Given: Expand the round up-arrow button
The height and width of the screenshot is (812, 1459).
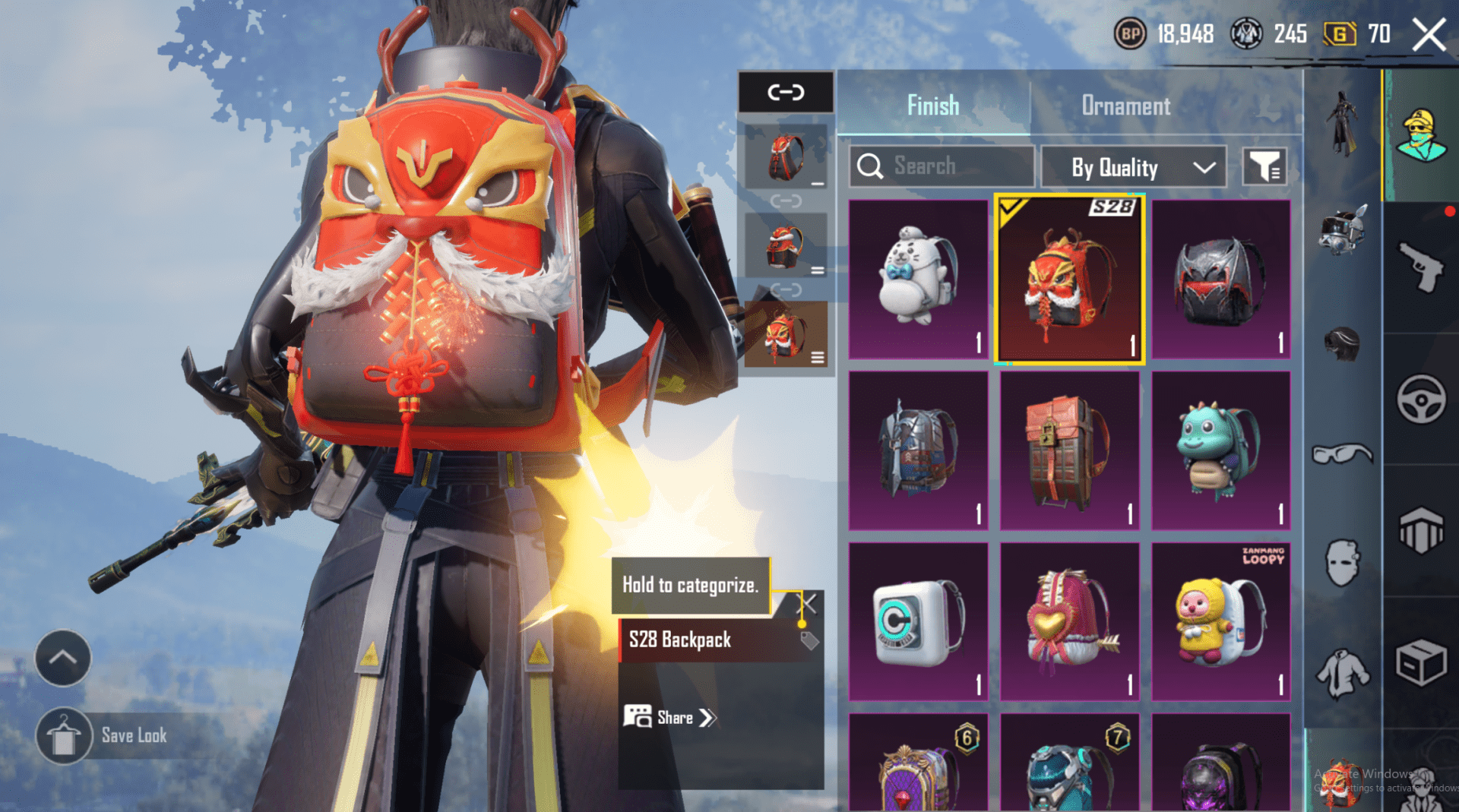Looking at the screenshot, I should (63, 658).
